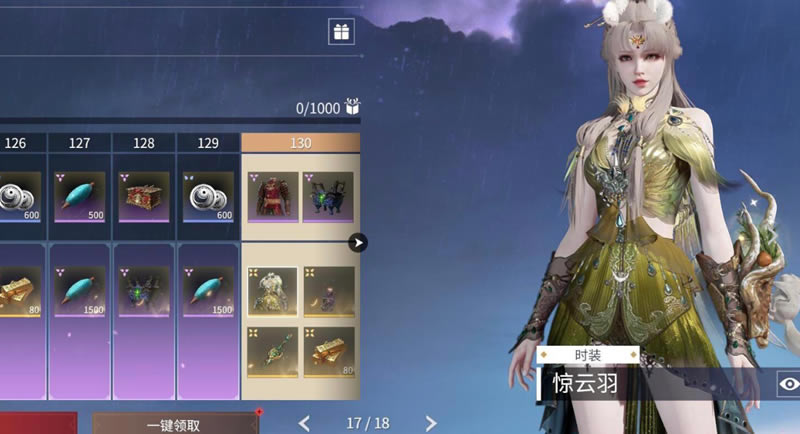Toggle the eye preview icon beside 惊云羽

(x=787, y=383)
